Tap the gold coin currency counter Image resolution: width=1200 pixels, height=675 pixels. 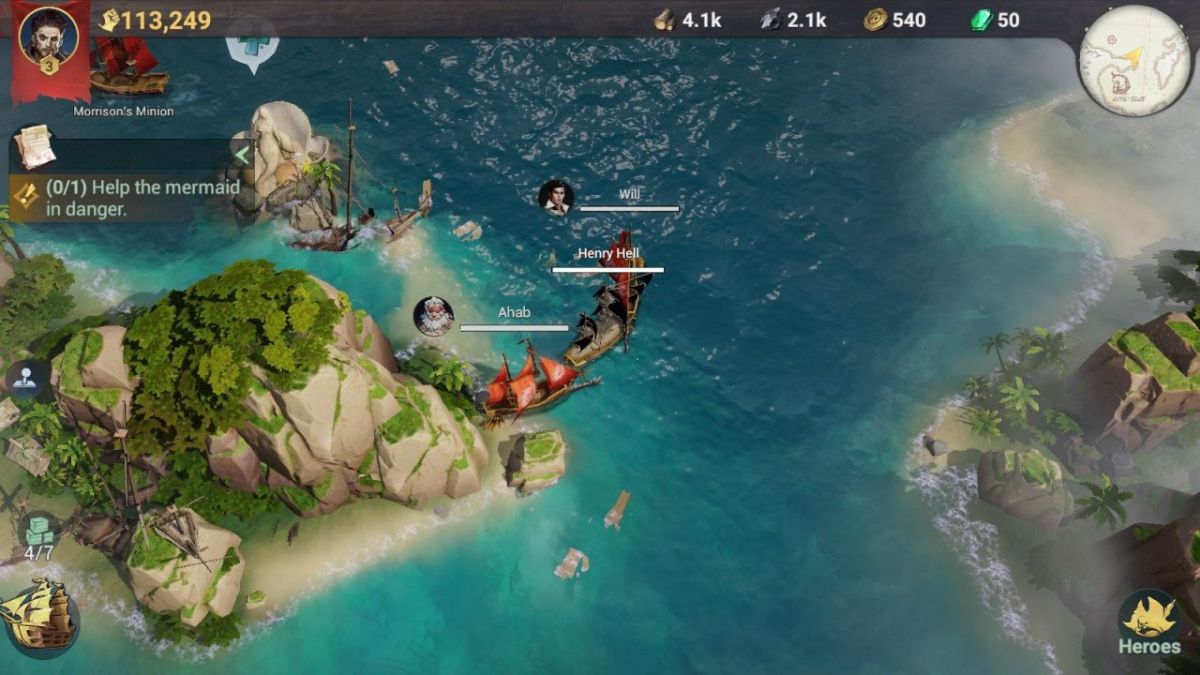pos(895,20)
